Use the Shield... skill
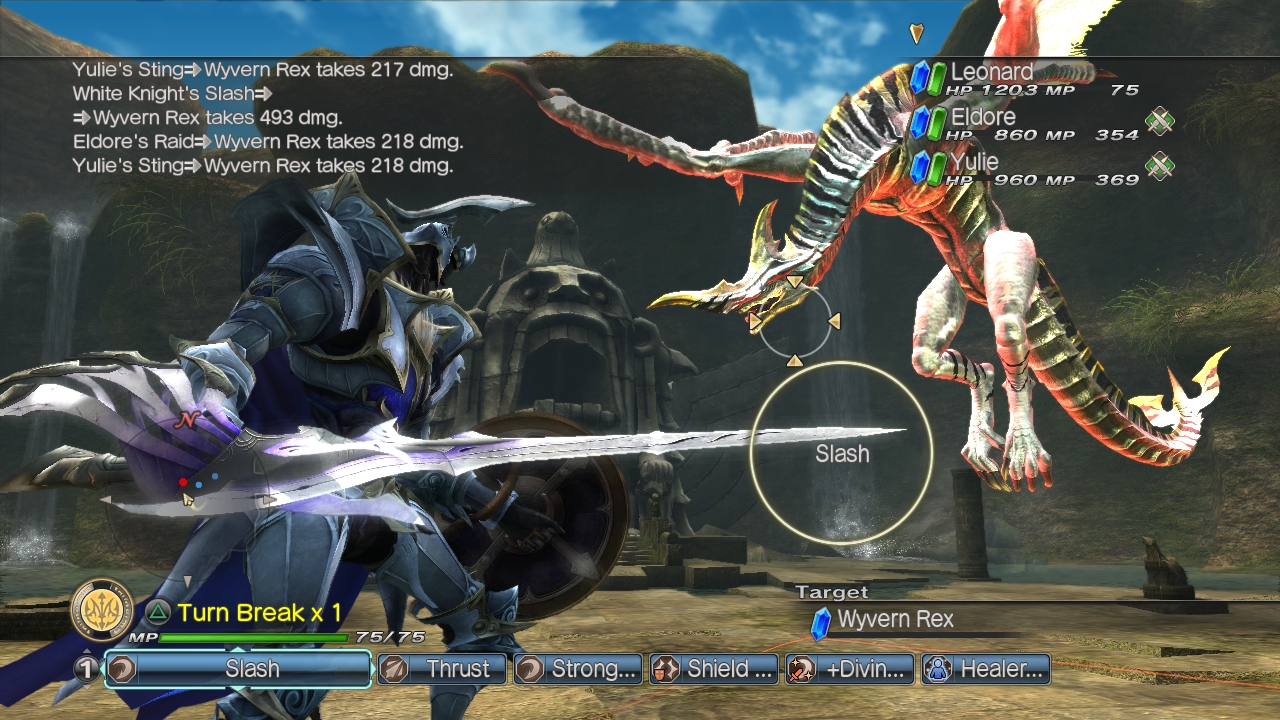This screenshot has width=1280, height=720. tap(714, 669)
